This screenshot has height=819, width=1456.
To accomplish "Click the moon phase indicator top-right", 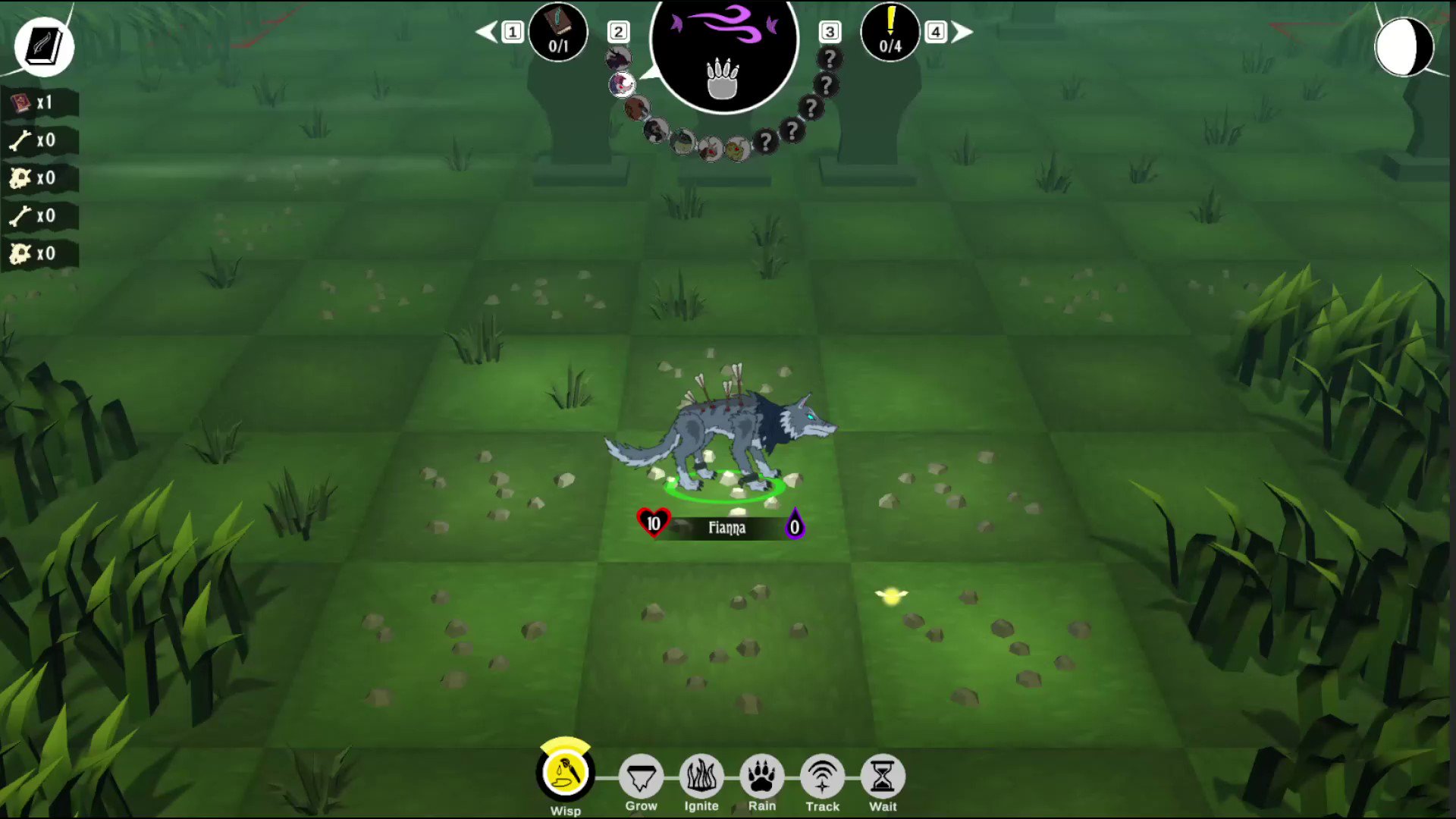I will pos(1405,47).
